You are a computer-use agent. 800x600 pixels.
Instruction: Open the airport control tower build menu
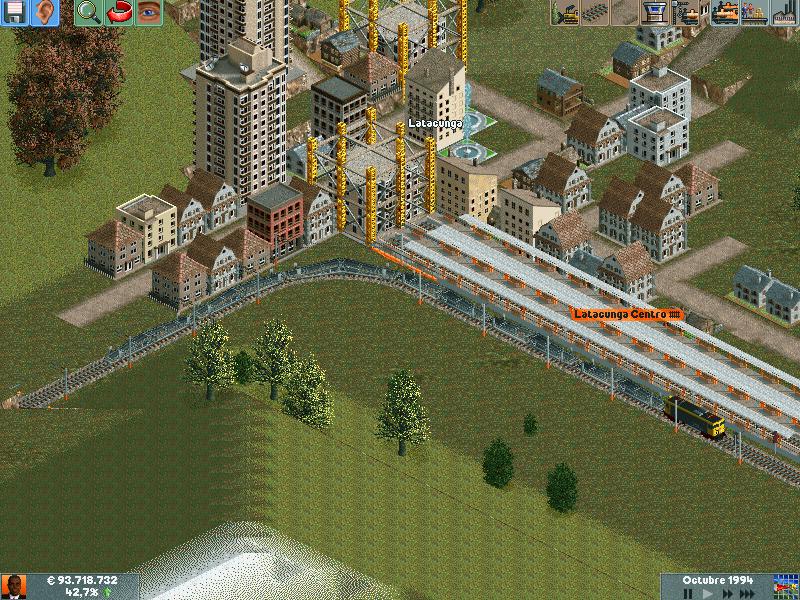click(655, 13)
